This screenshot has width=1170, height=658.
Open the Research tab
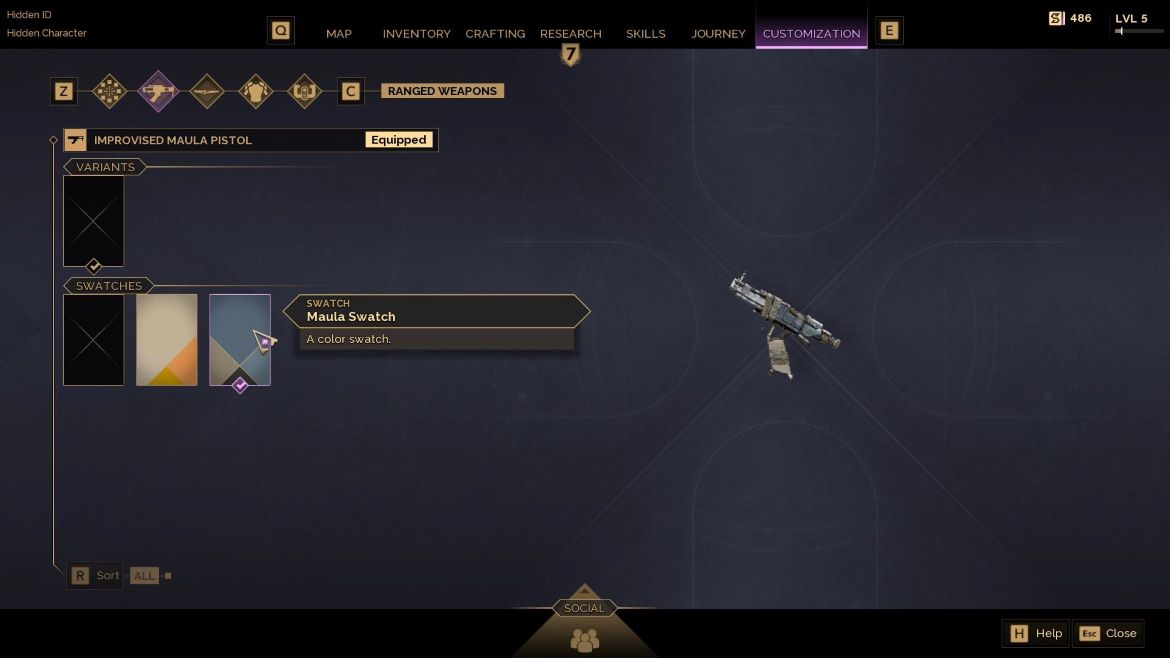coord(570,34)
